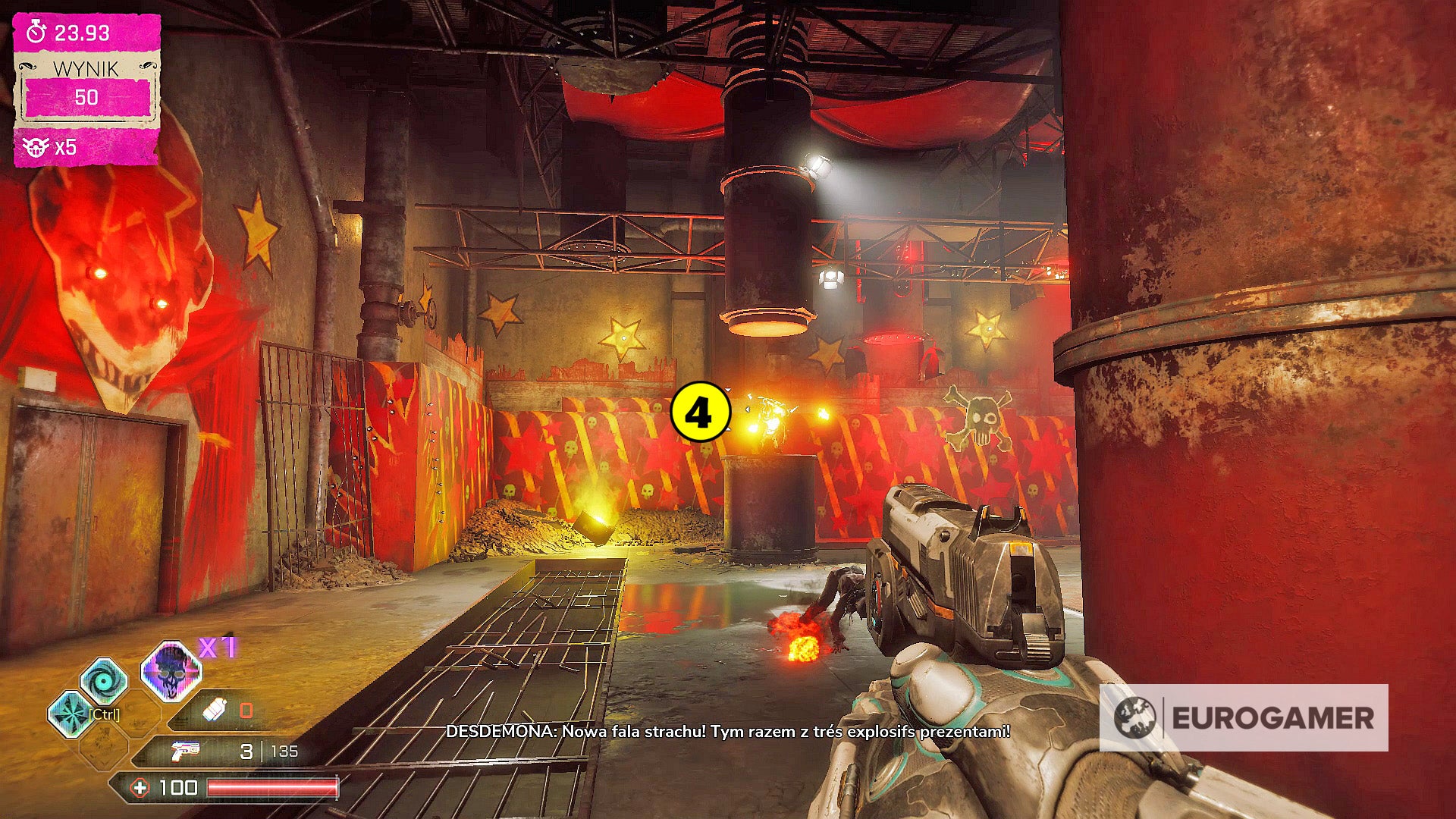Click the yellow number 4 marker
Viewport: 1456px width, 819px height.
tap(700, 413)
